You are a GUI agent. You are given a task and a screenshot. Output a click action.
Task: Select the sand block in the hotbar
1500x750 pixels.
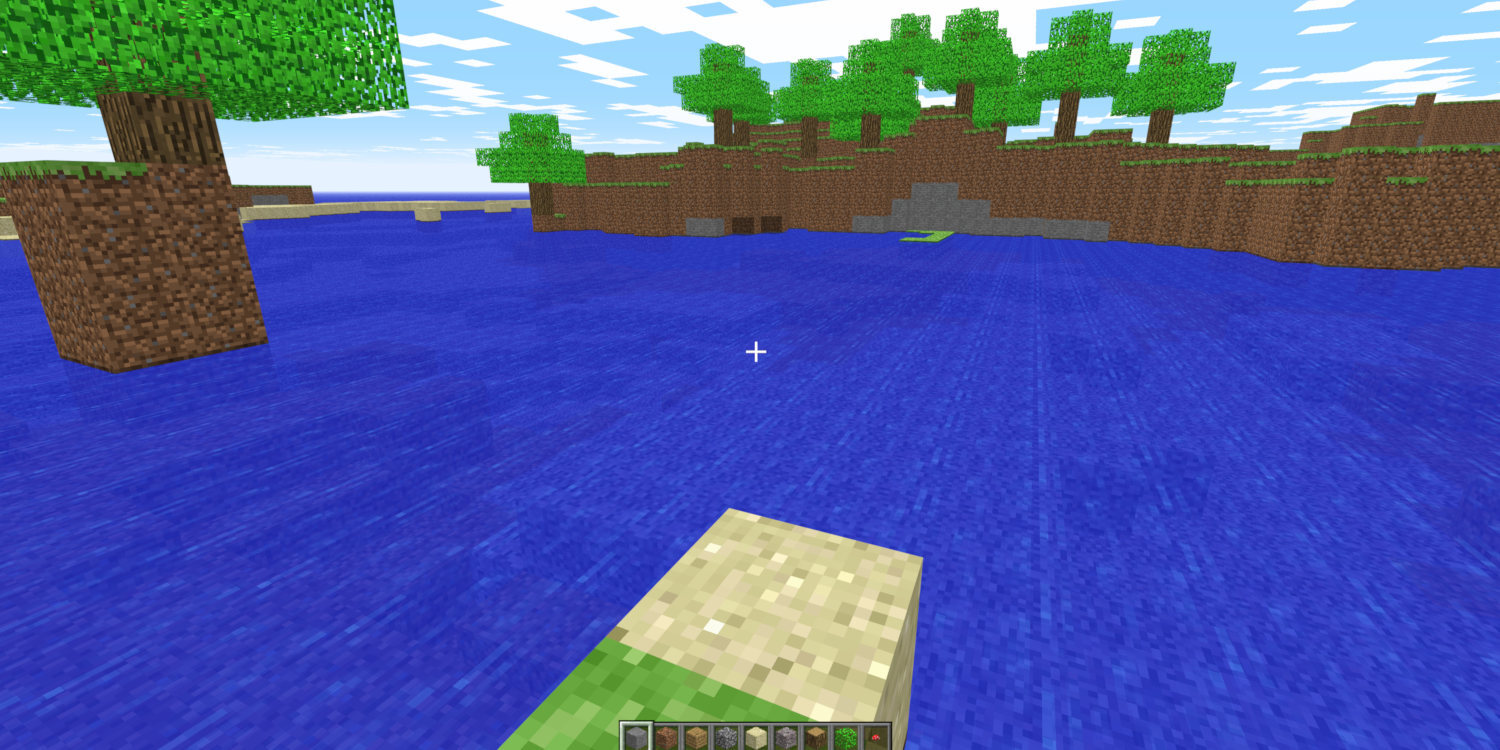click(x=755, y=737)
